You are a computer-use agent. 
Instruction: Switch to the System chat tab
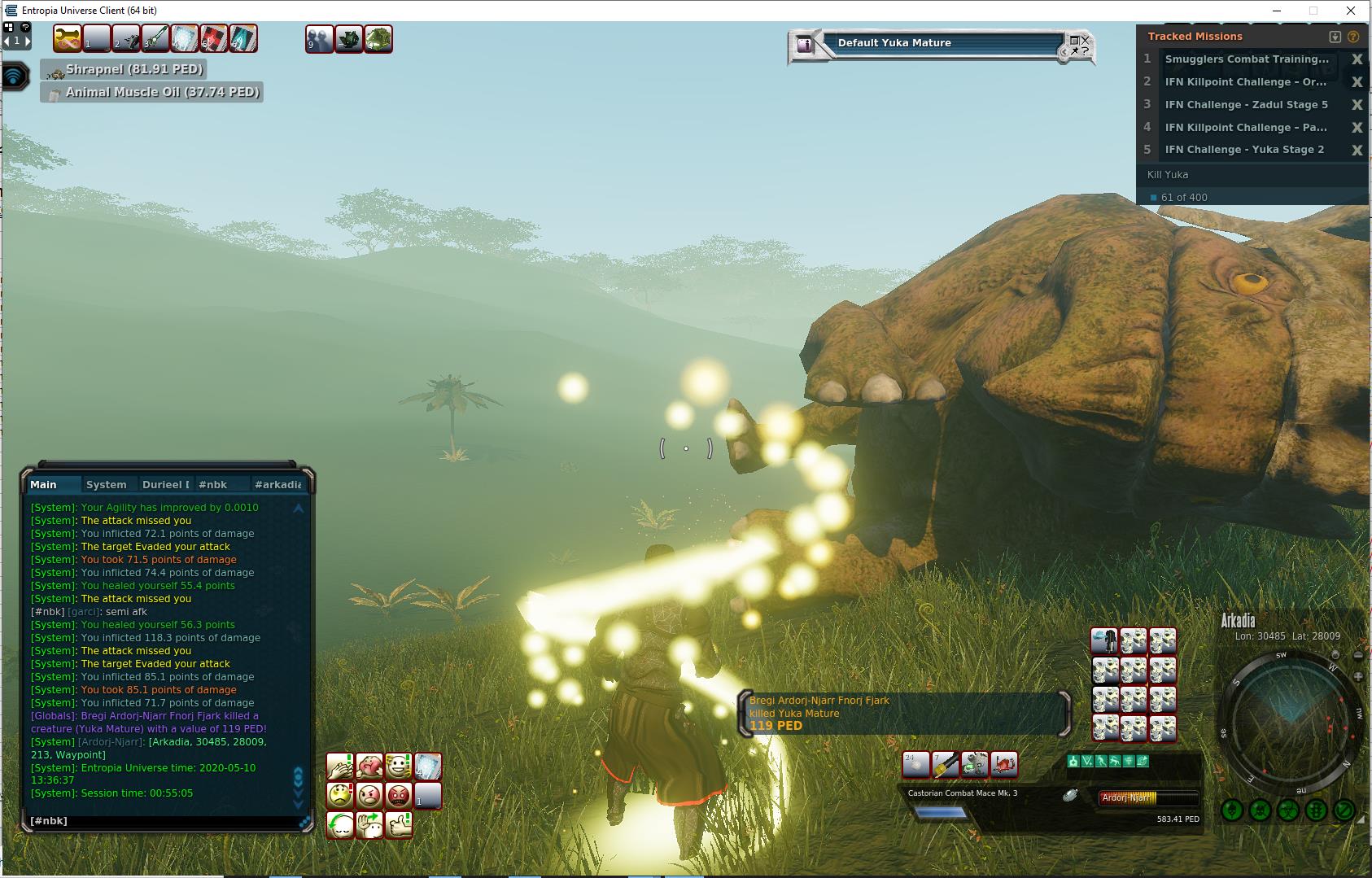[106, 485]
